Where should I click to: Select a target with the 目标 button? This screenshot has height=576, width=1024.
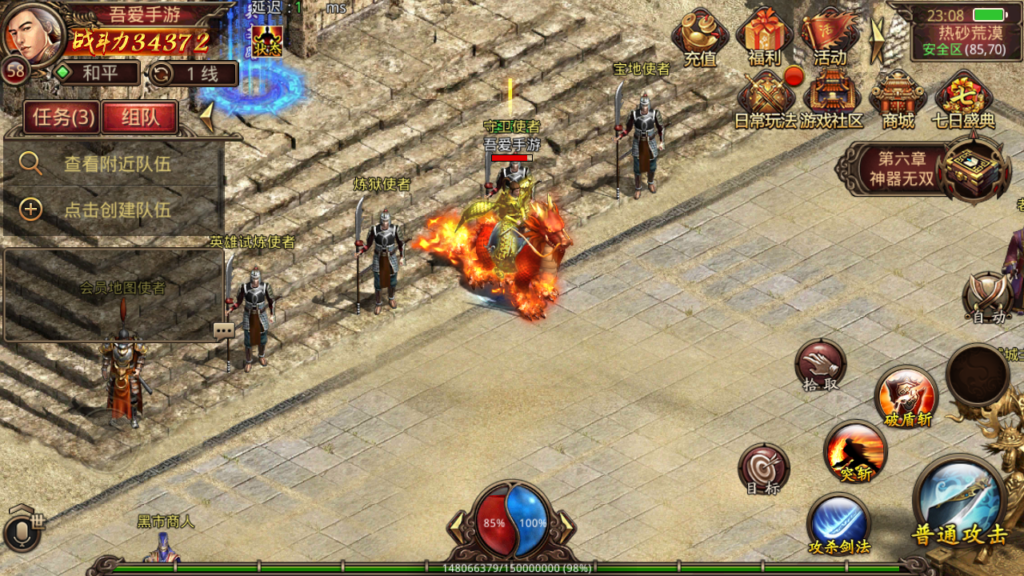(x=763, y=468)
